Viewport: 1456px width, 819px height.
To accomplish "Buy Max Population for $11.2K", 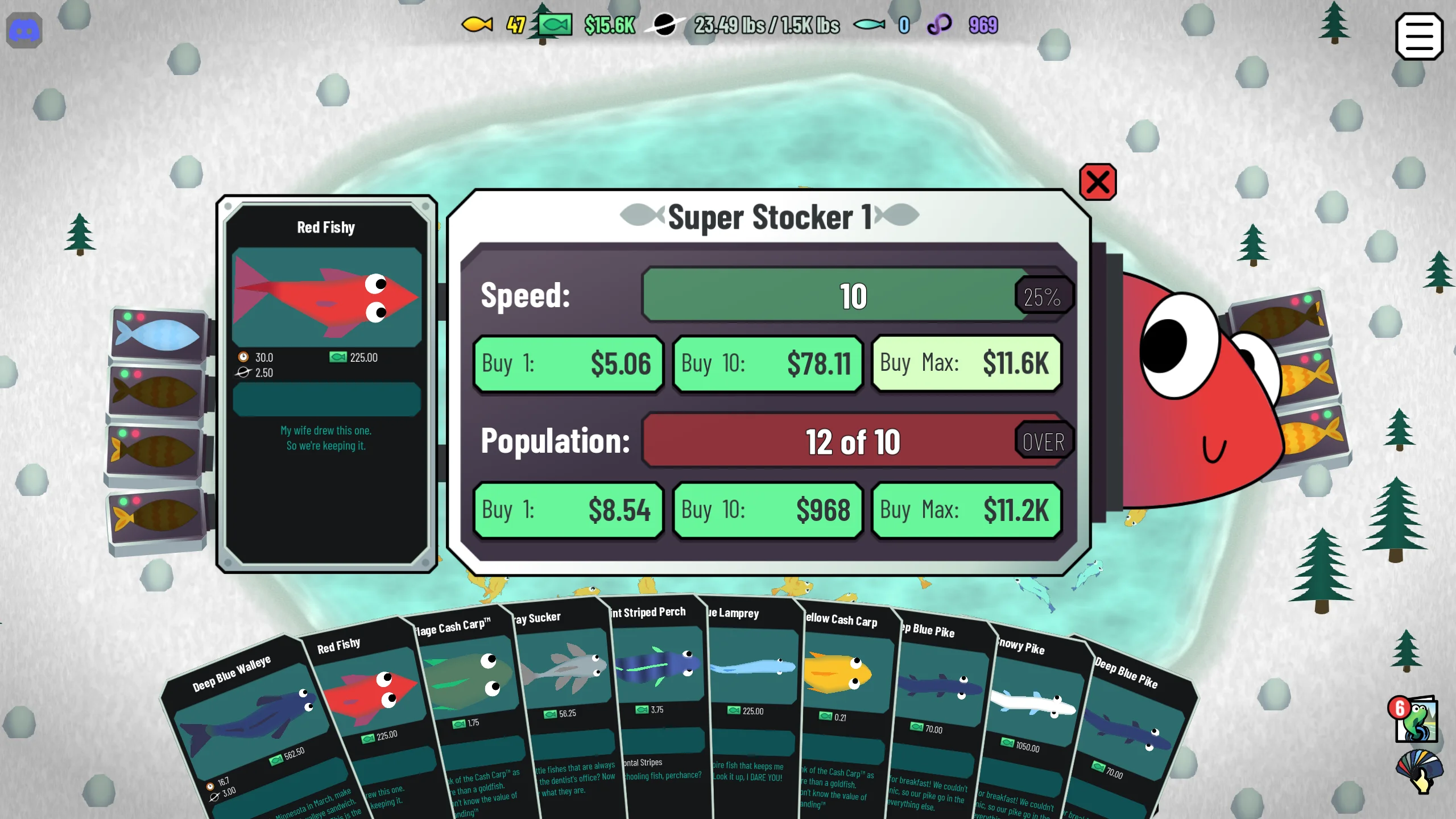I will click(x=966, y=510).
